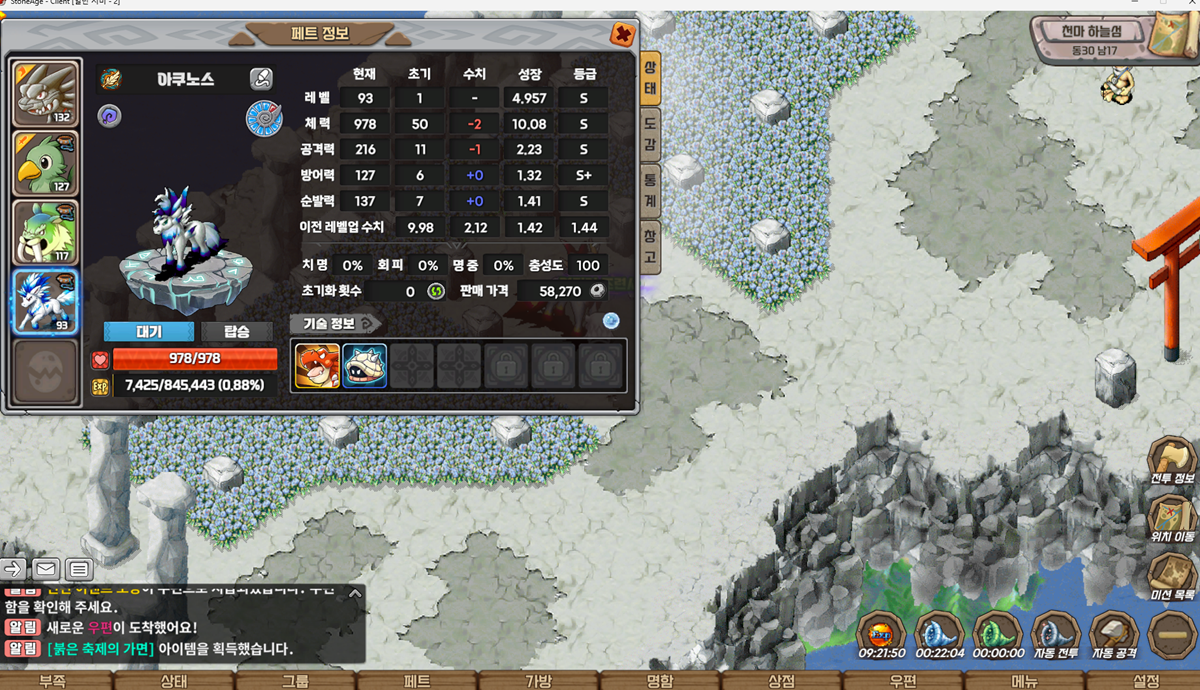Select the green bird pet, level 127
1200x690 pixels.
45,163
